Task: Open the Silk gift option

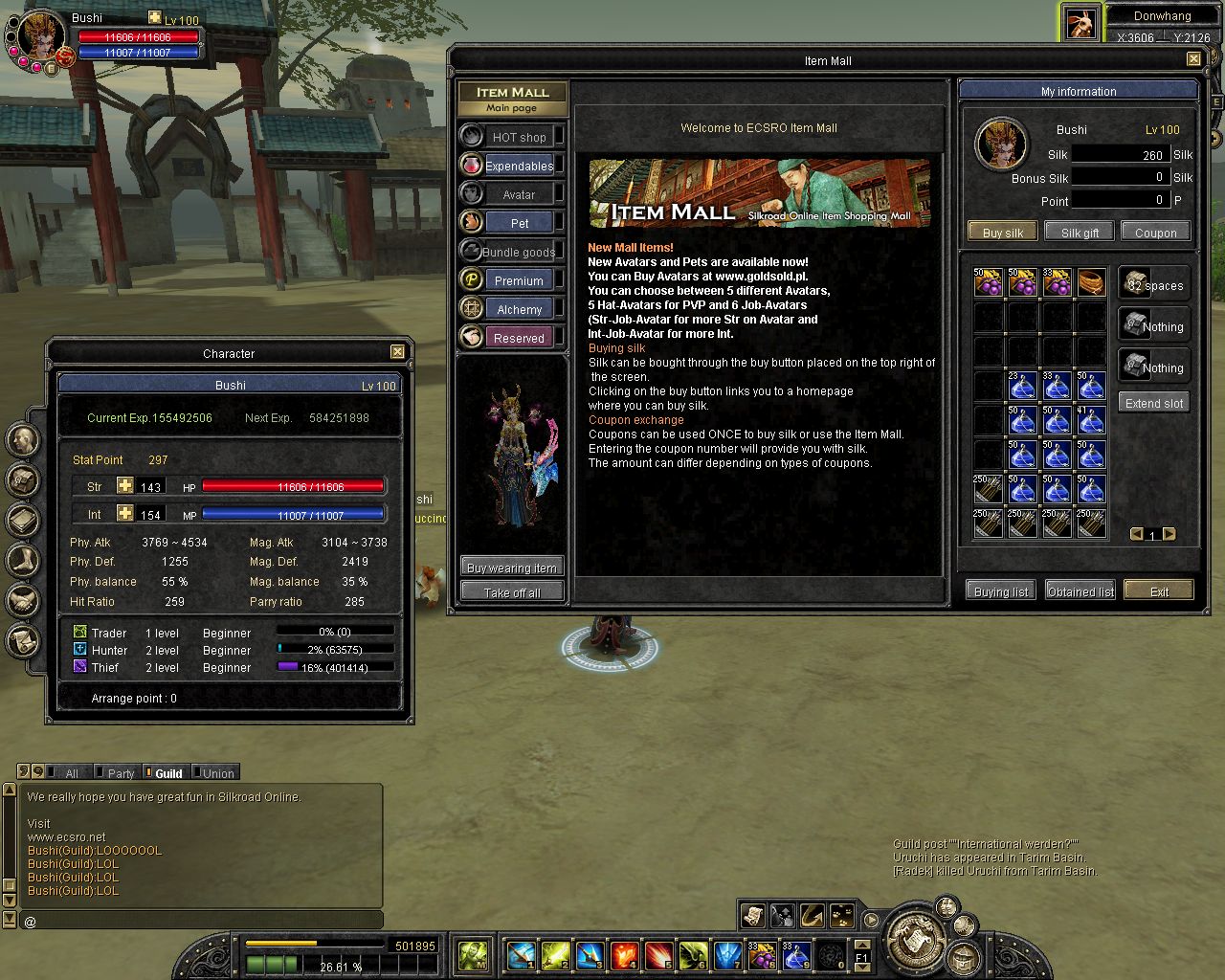Action: click(1079, 233)
